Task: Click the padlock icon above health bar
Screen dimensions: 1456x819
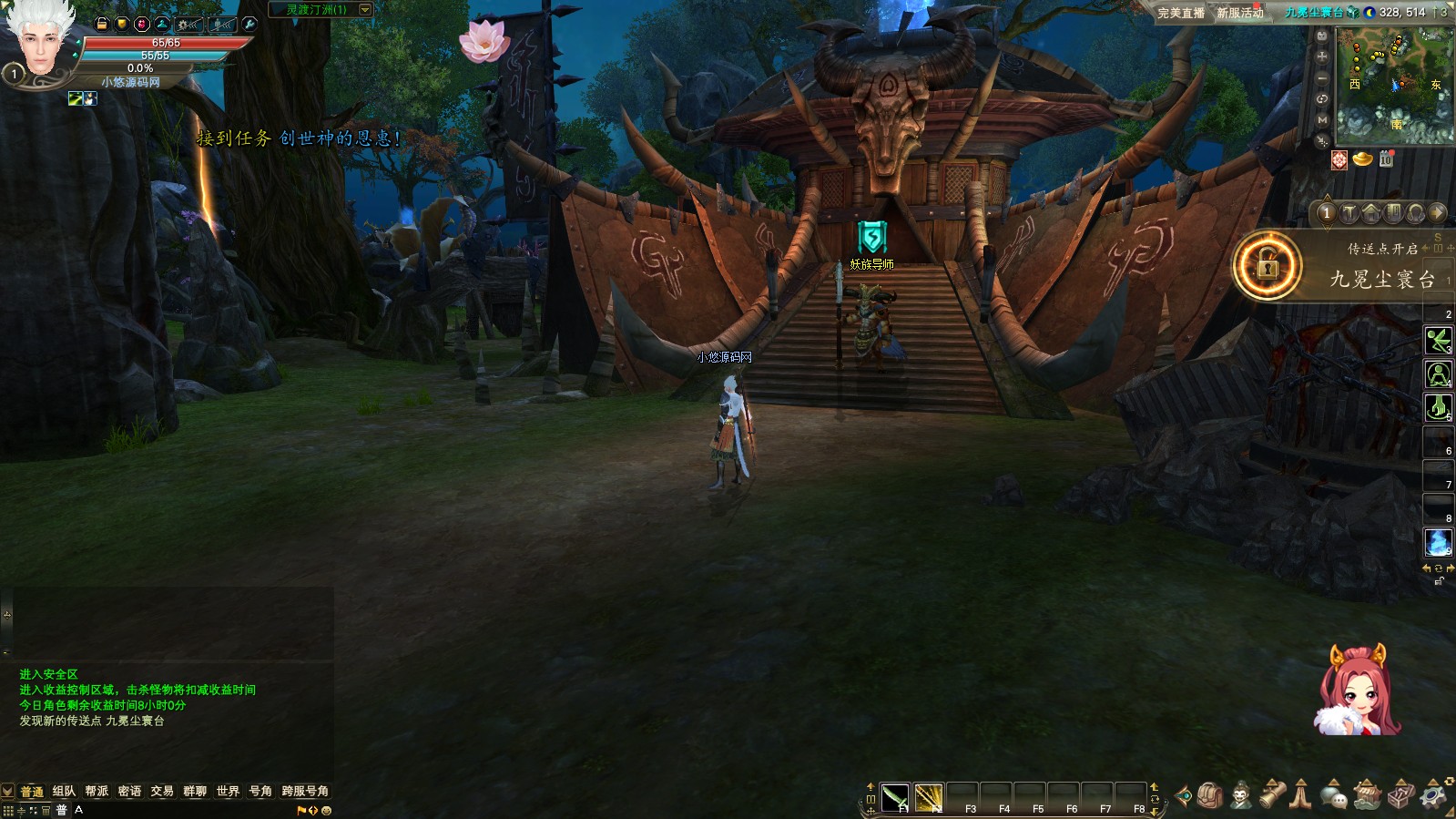Action: tap(102, 24)
